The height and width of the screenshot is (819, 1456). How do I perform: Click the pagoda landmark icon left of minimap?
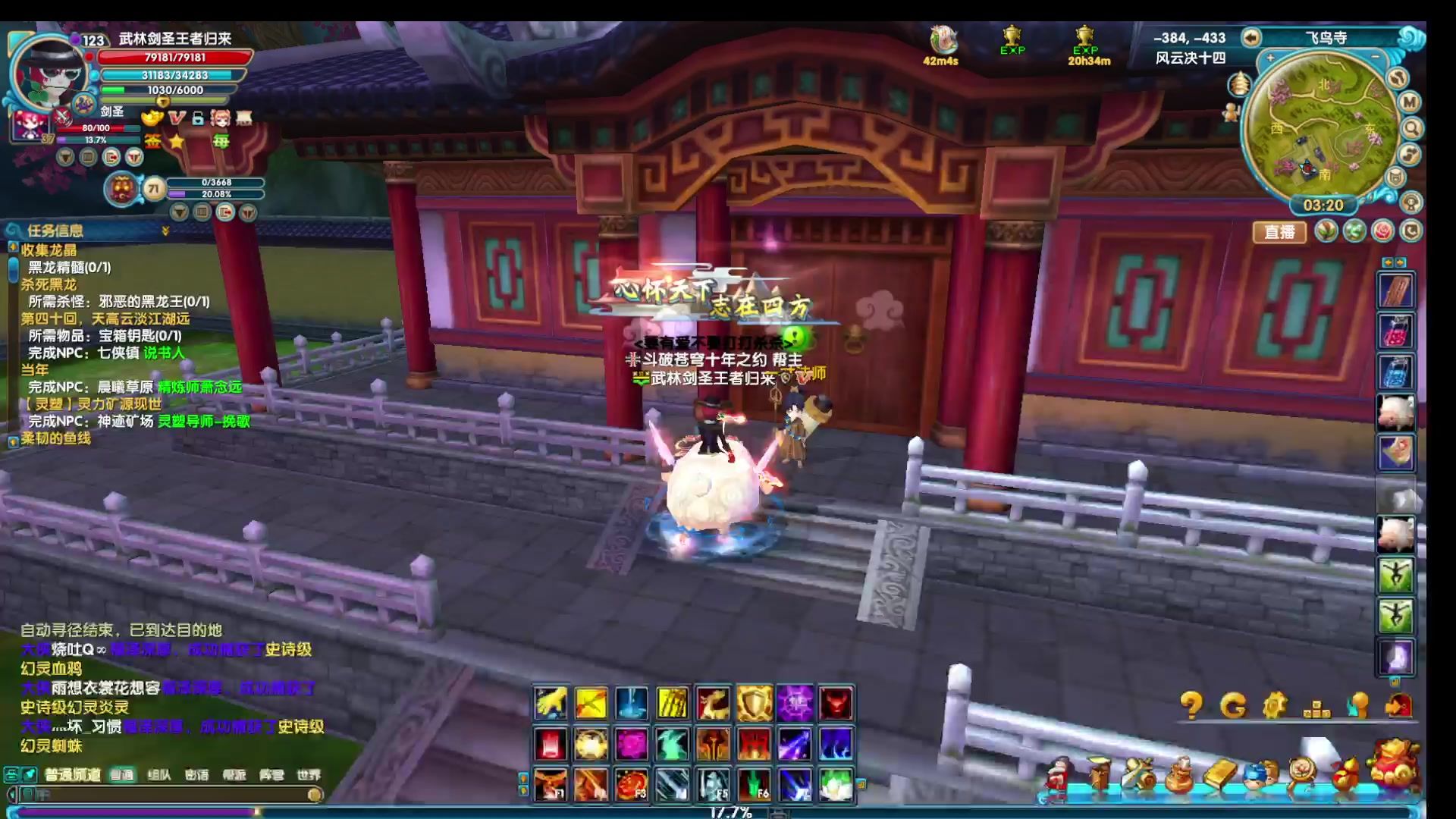(x=1240, y=83)
